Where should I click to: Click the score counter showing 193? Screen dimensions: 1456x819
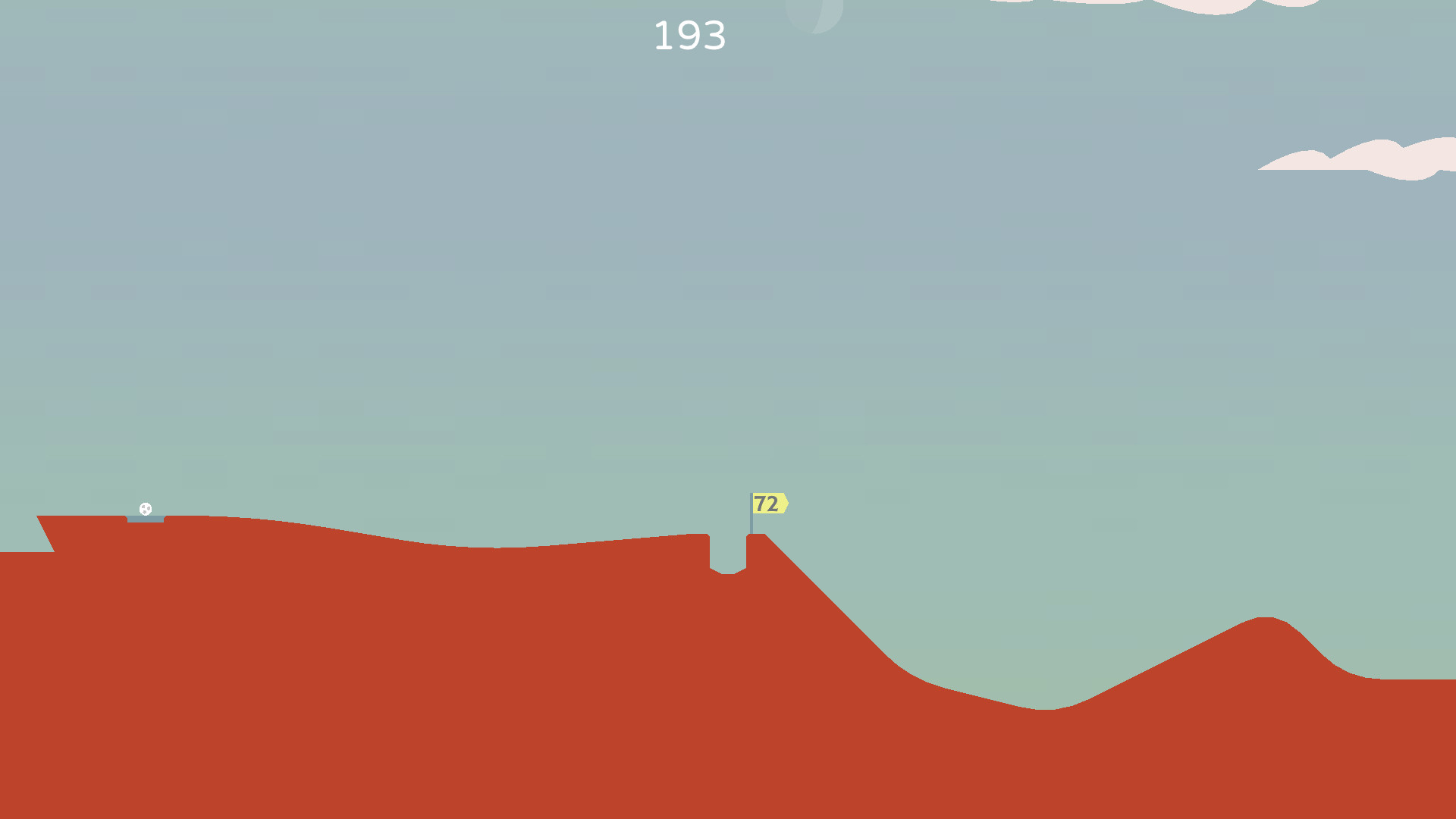(691, 36)
